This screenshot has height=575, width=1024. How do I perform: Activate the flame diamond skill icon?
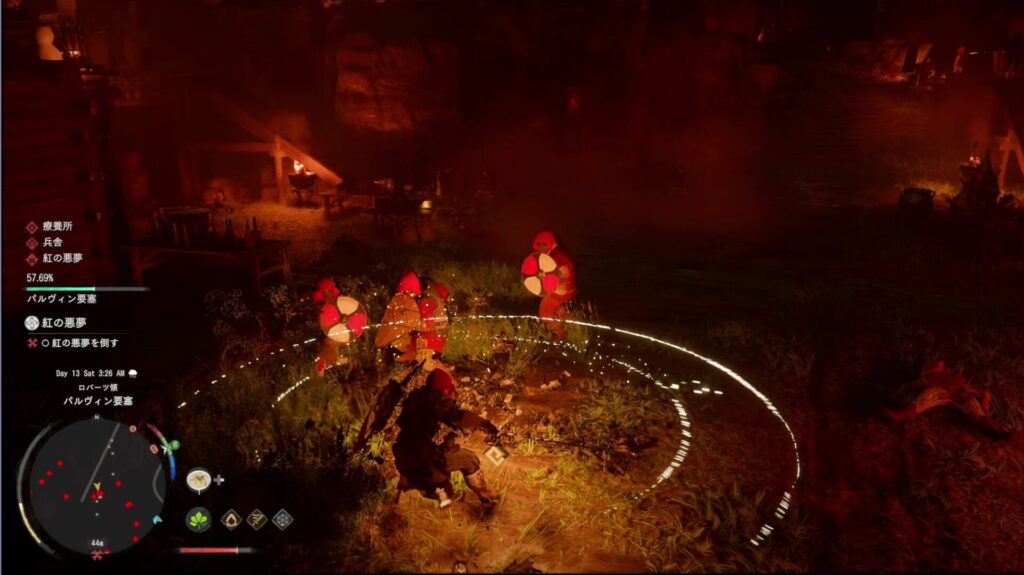231,519
